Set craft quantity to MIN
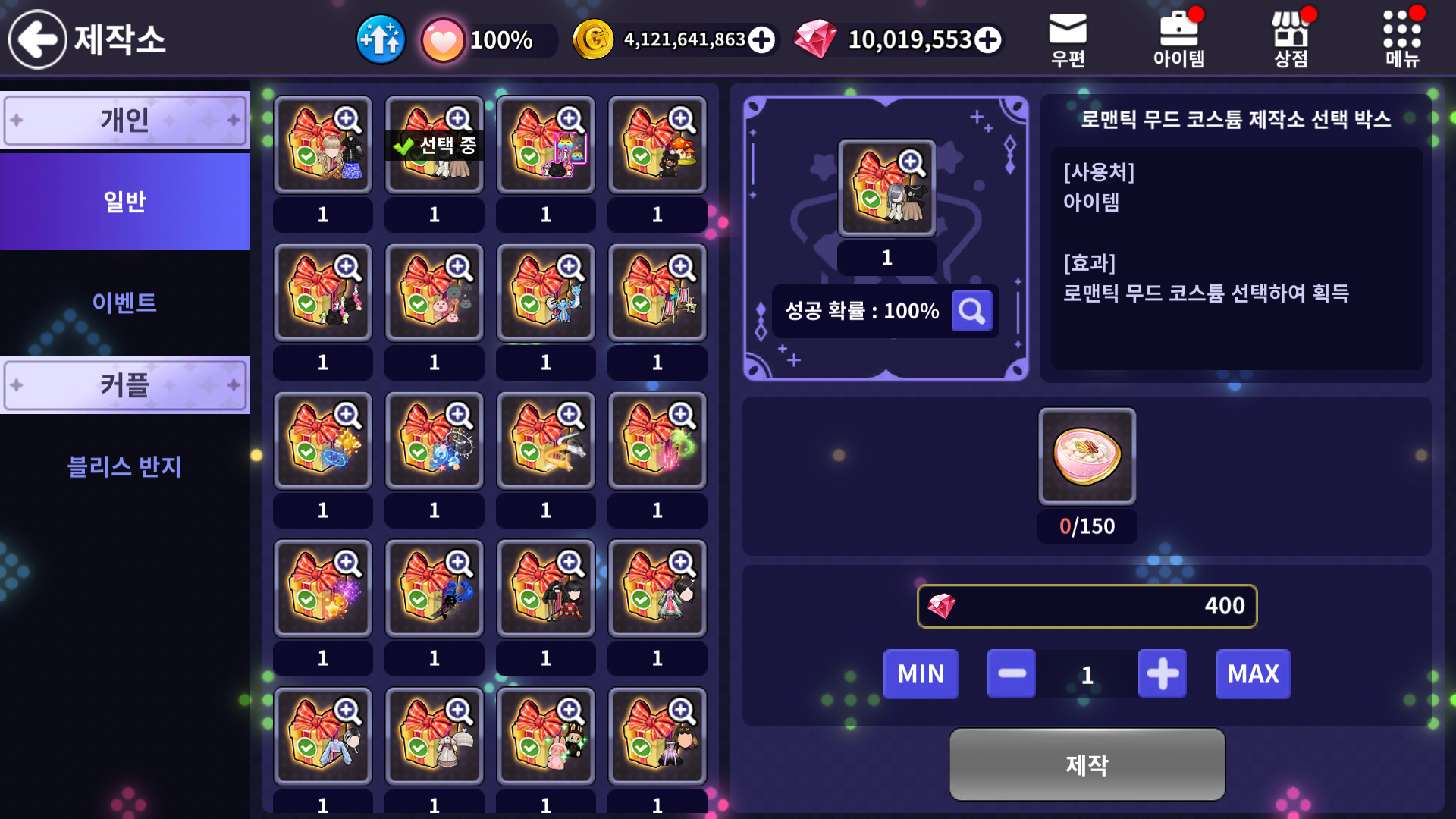Screen dimensions: 1456x819 tap(921, 673)
